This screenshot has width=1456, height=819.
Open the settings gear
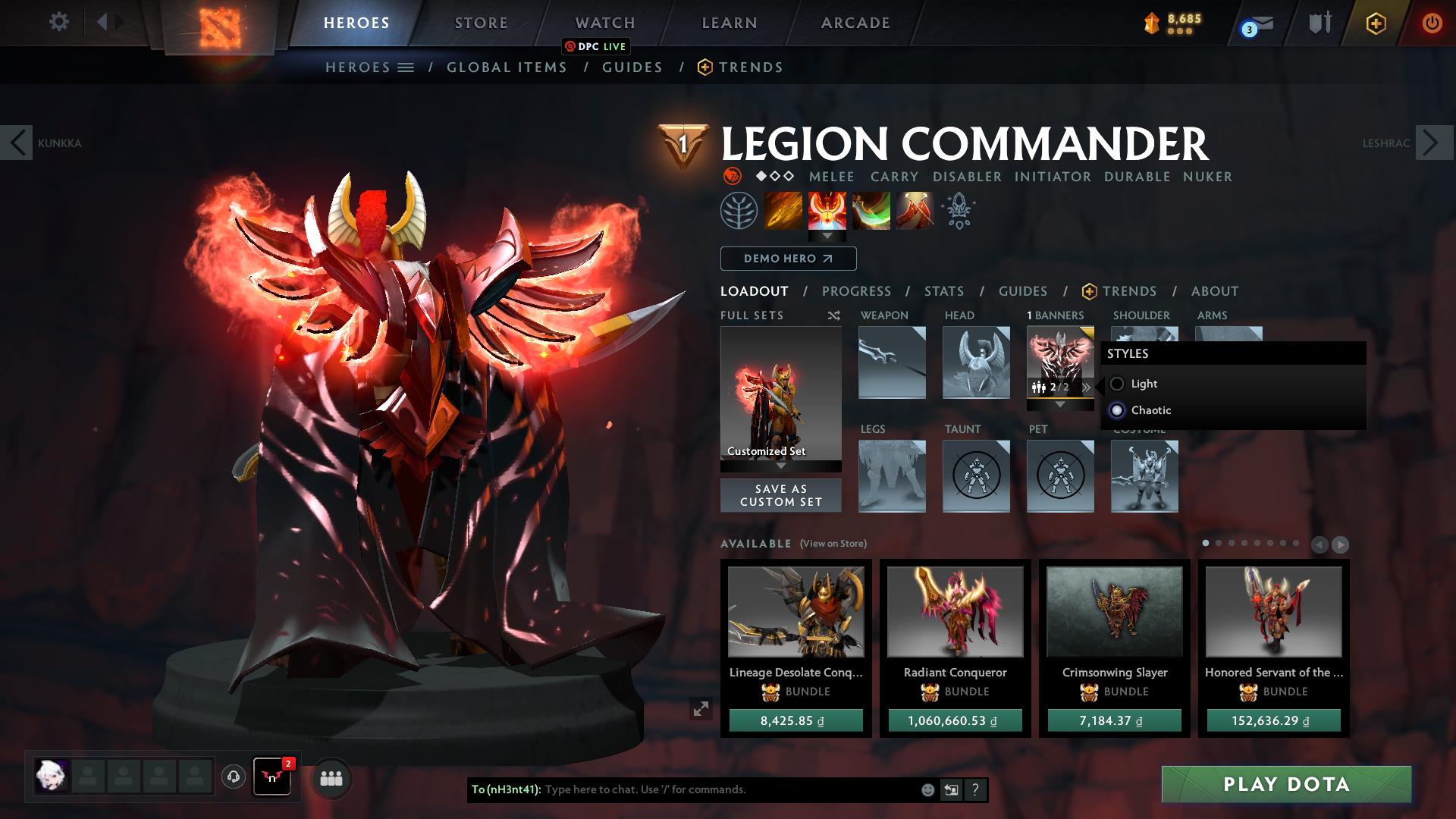tap(59, 22)
